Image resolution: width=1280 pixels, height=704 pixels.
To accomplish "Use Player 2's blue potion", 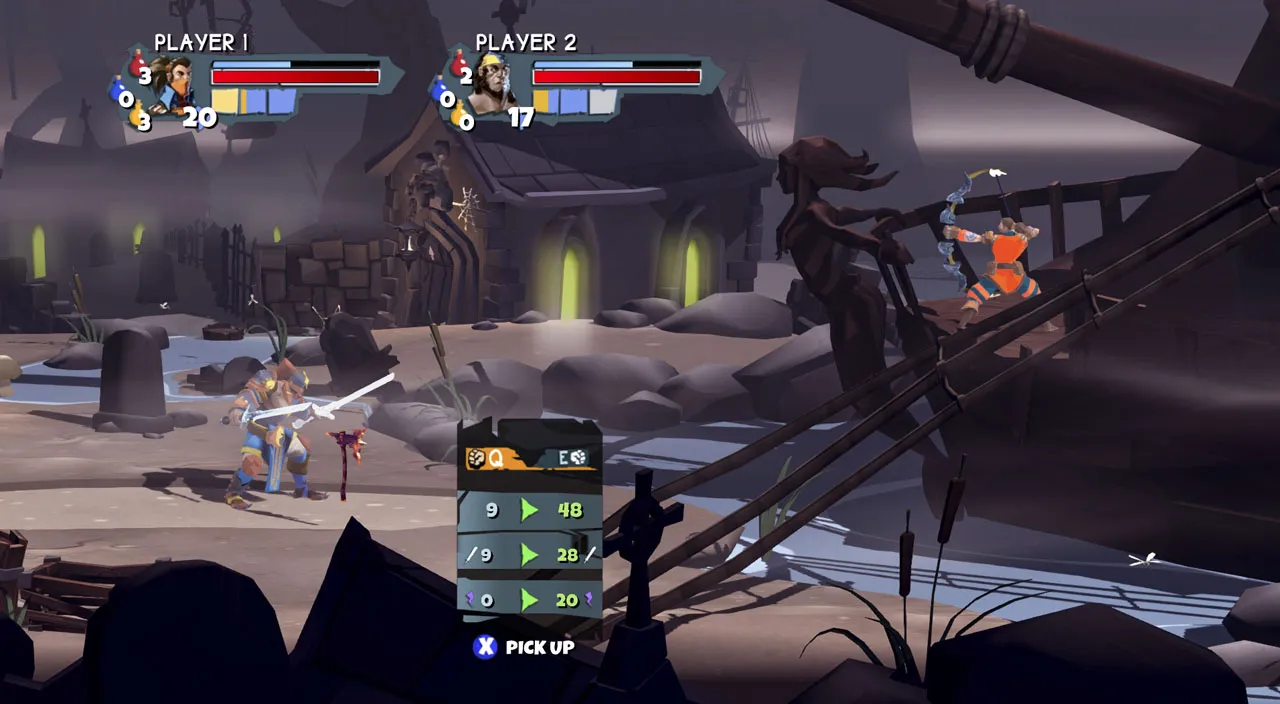I will click(x=440, y=95).
